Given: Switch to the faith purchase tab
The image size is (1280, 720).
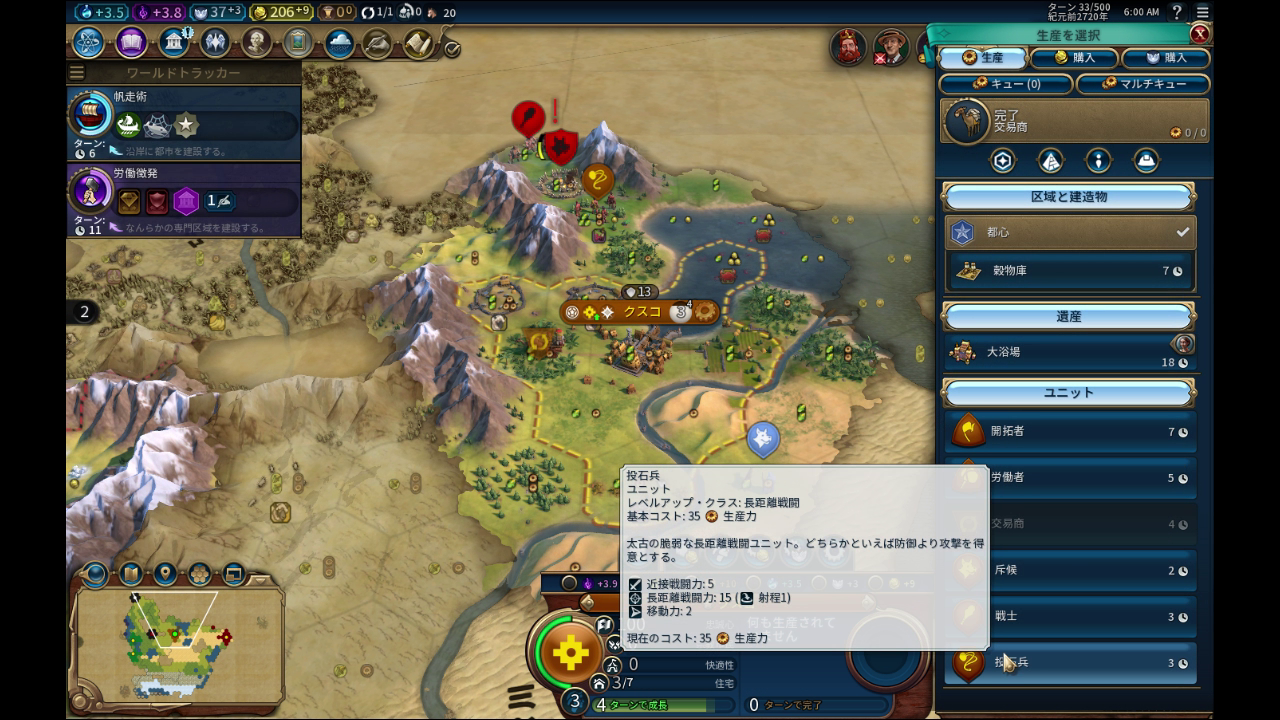Looking at the screenshot, I should (1165, 58).
